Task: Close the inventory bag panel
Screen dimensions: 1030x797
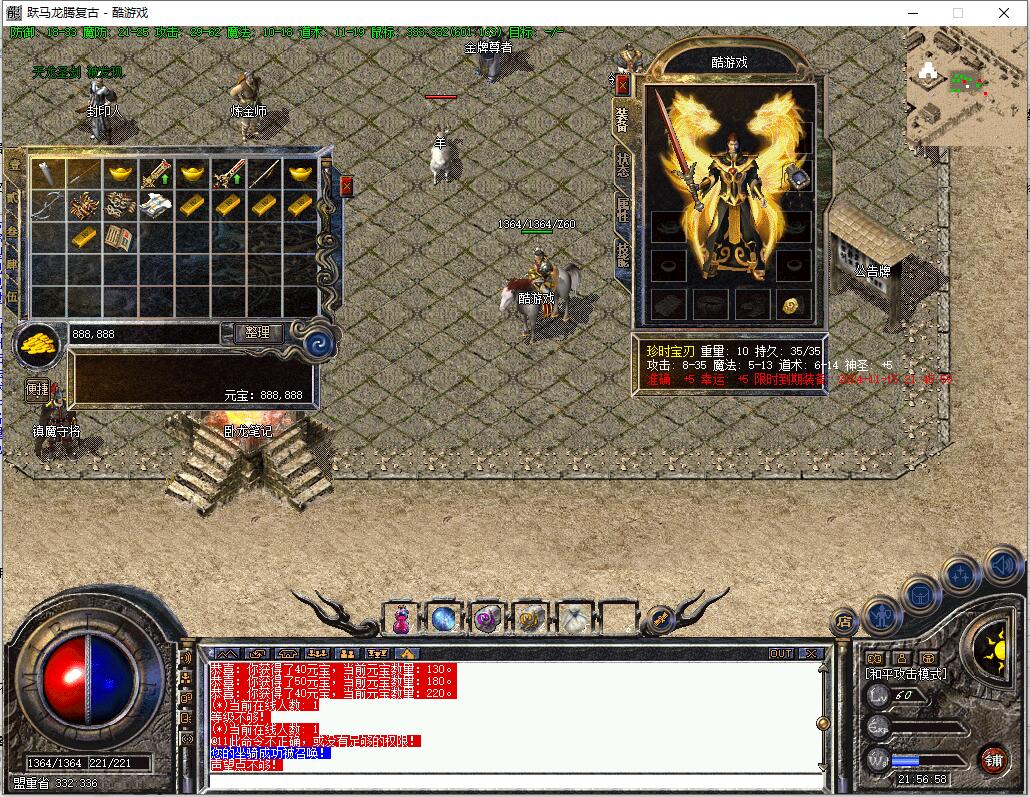Action: (x=346, y=186)
